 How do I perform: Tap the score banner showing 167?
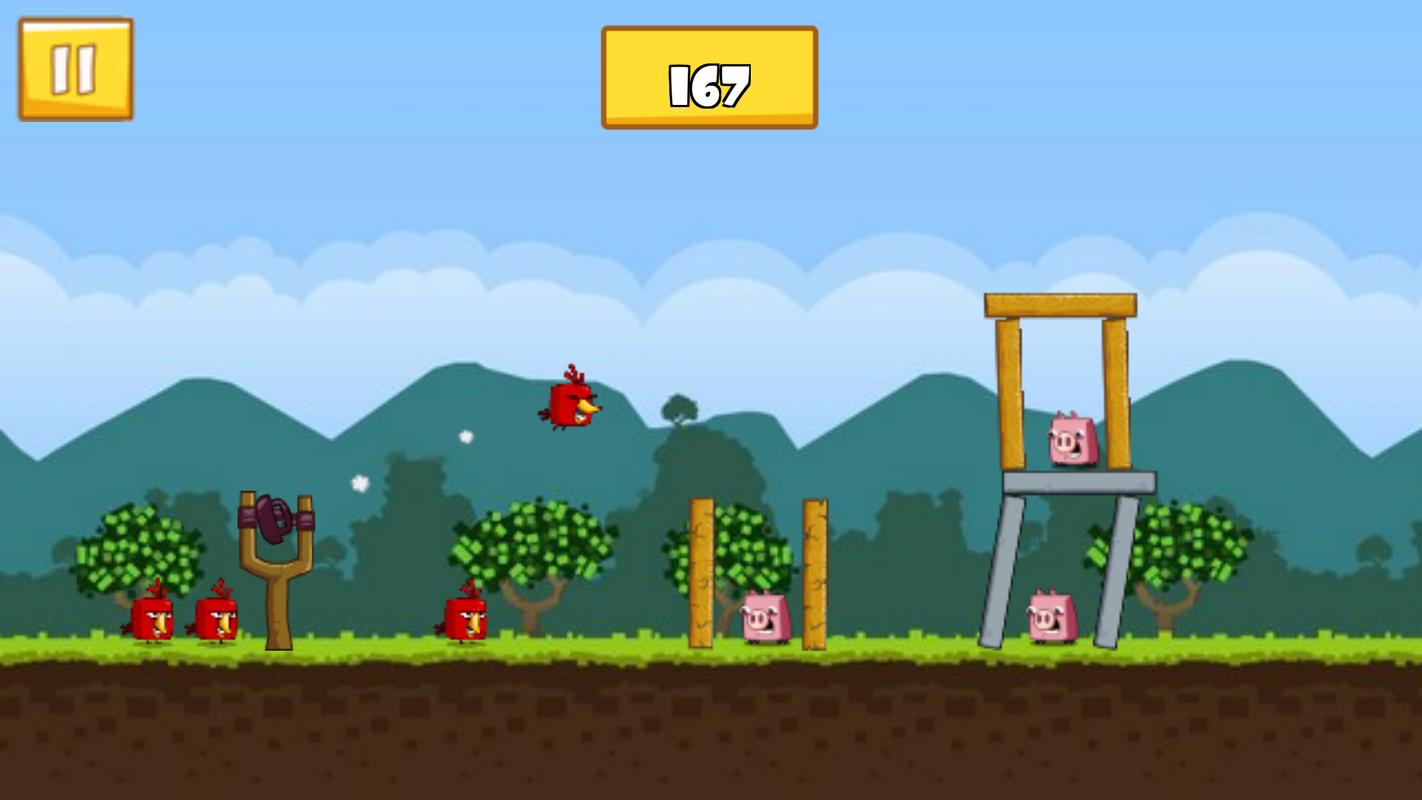(x=710, y=77)
